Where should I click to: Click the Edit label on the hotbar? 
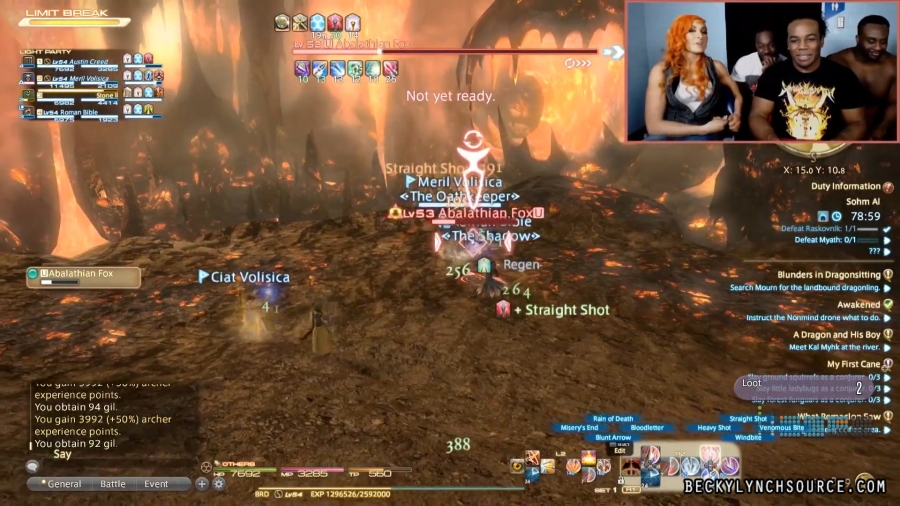(x=620, y=451)
